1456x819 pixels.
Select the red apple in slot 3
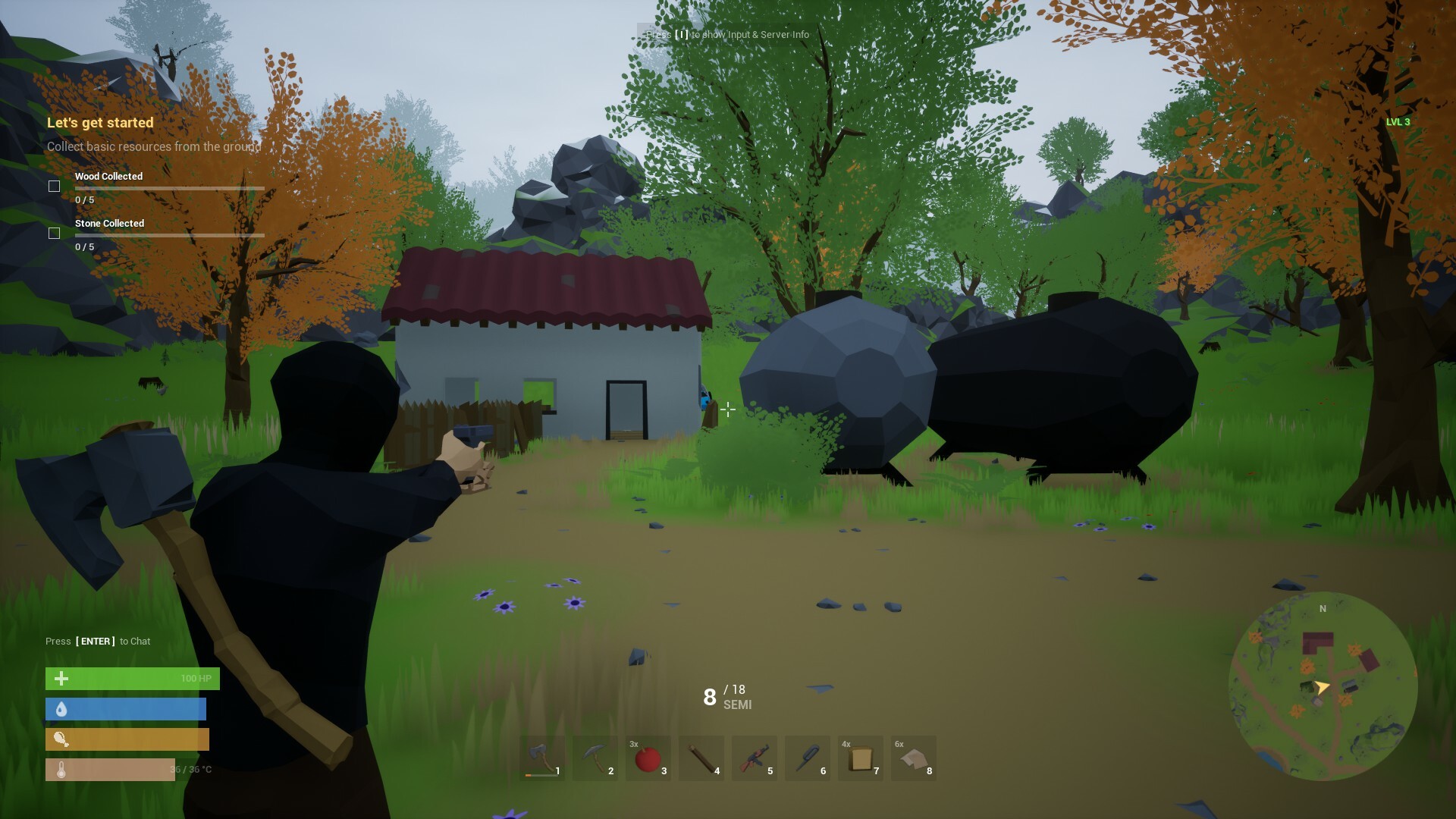[648, 758]
